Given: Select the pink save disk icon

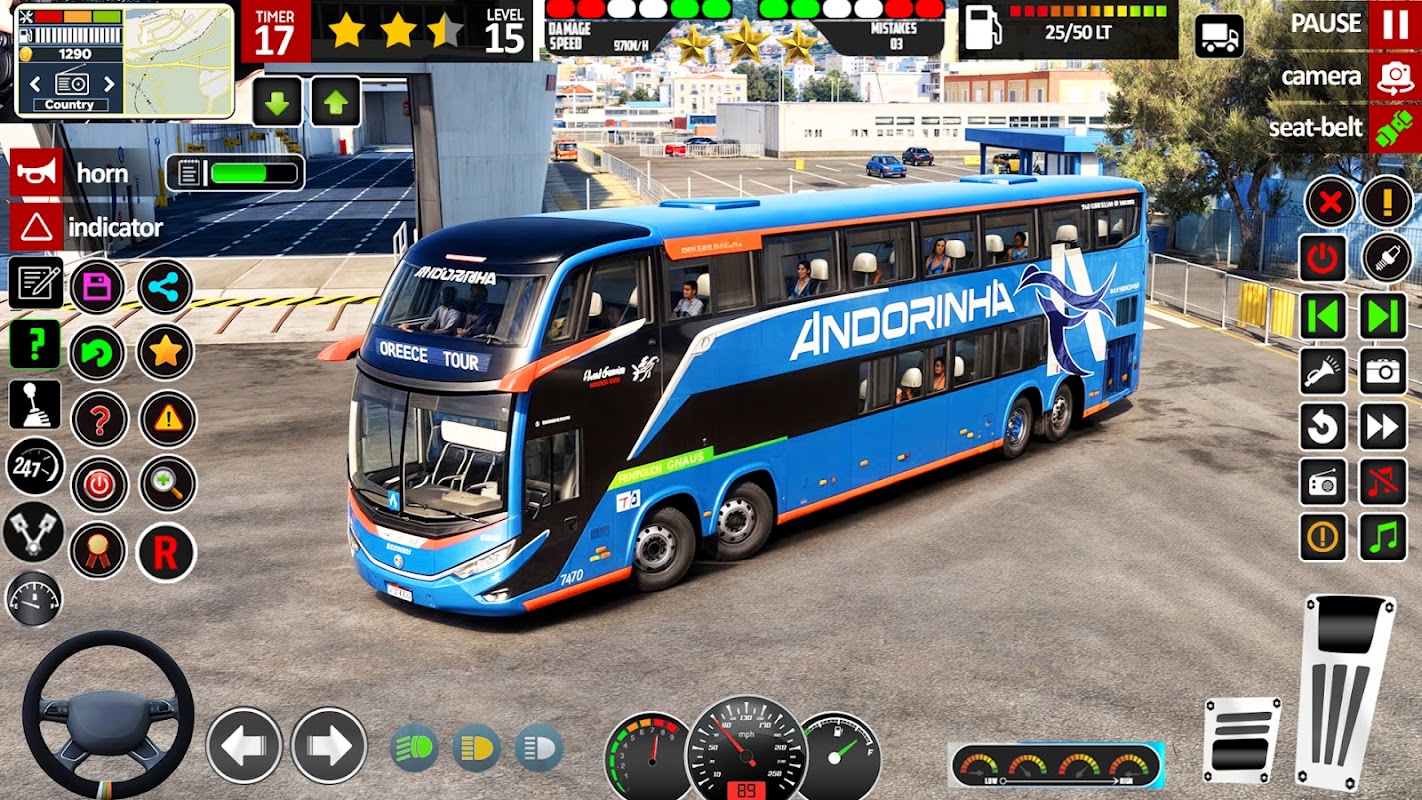Looking at the screenshot, I should pos(97,287).
